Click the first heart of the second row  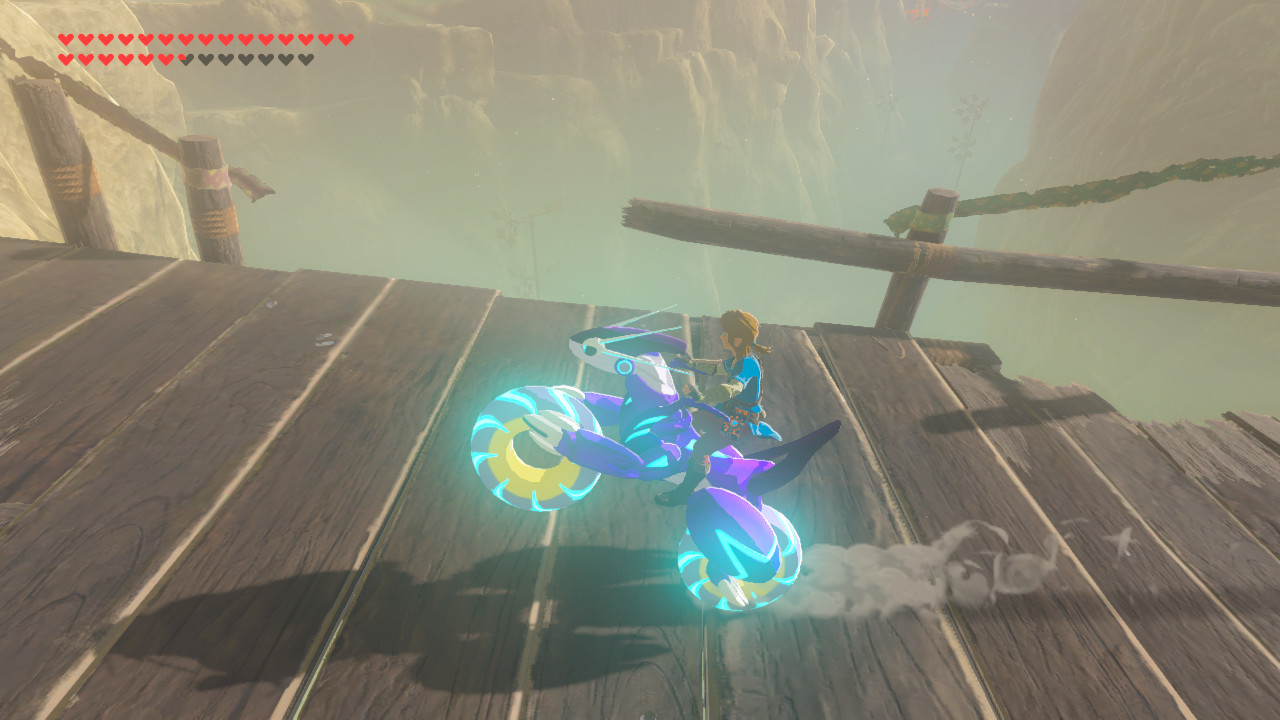66,59
